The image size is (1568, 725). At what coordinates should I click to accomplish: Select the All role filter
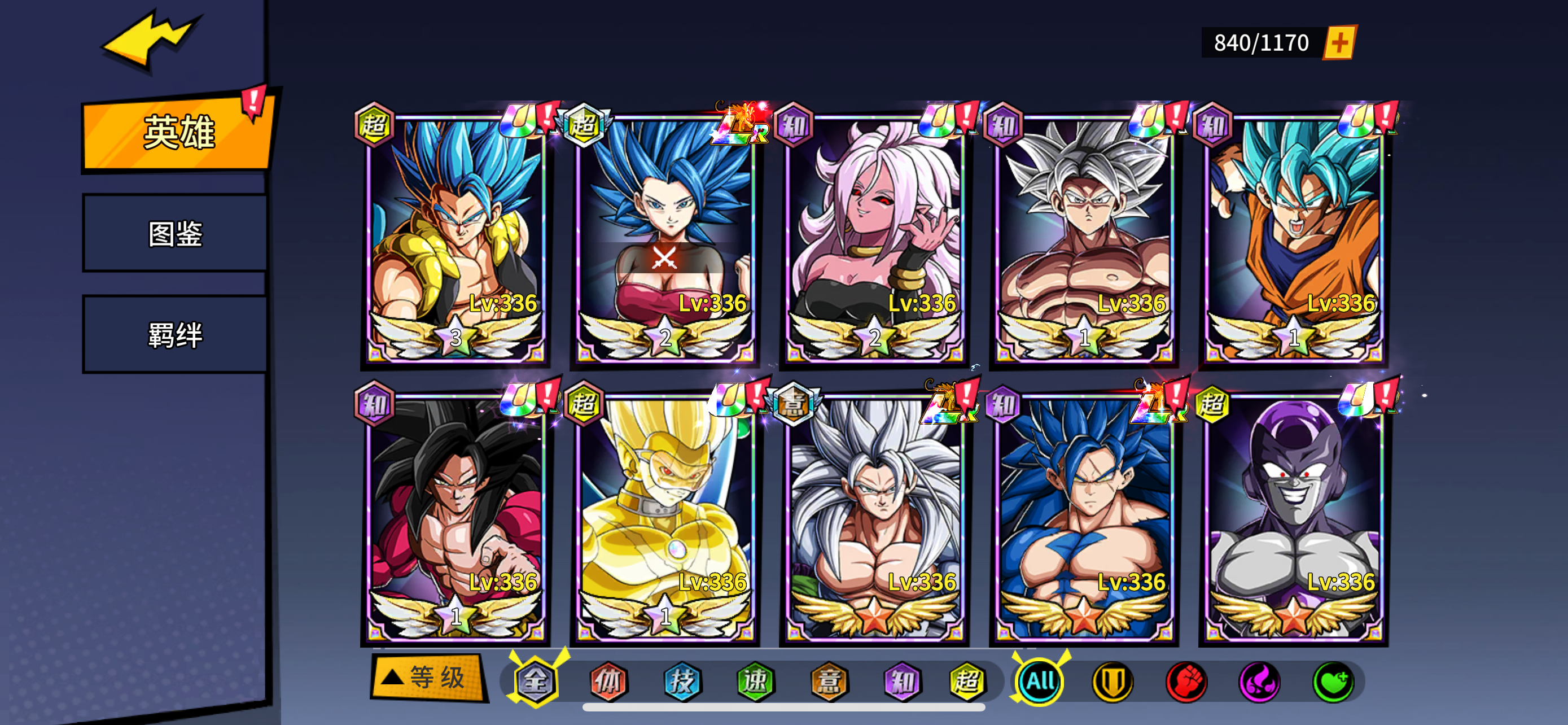pyautogui.click(x=1040, y=681)
